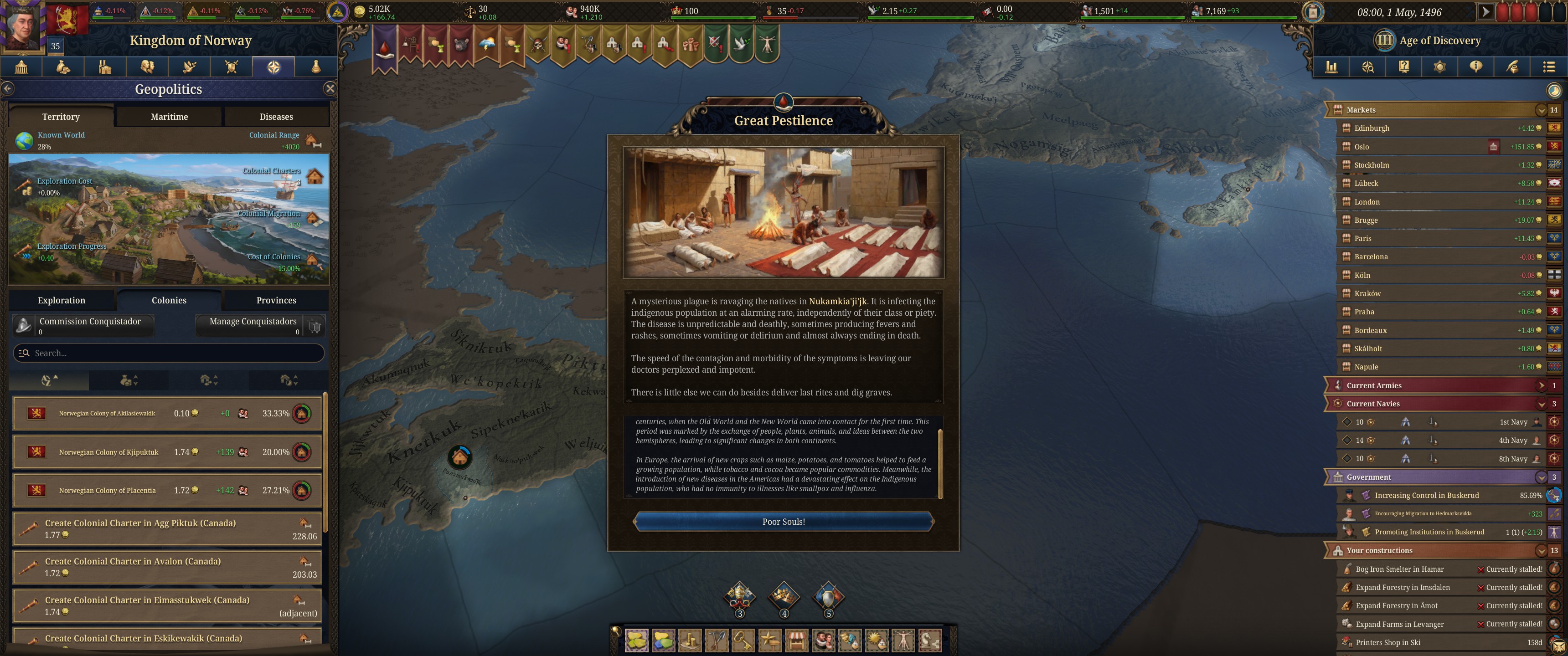Viewport: 1568px width, 656px height.
Task: Close the Geopolitics panel
Action: click(330, 89)
